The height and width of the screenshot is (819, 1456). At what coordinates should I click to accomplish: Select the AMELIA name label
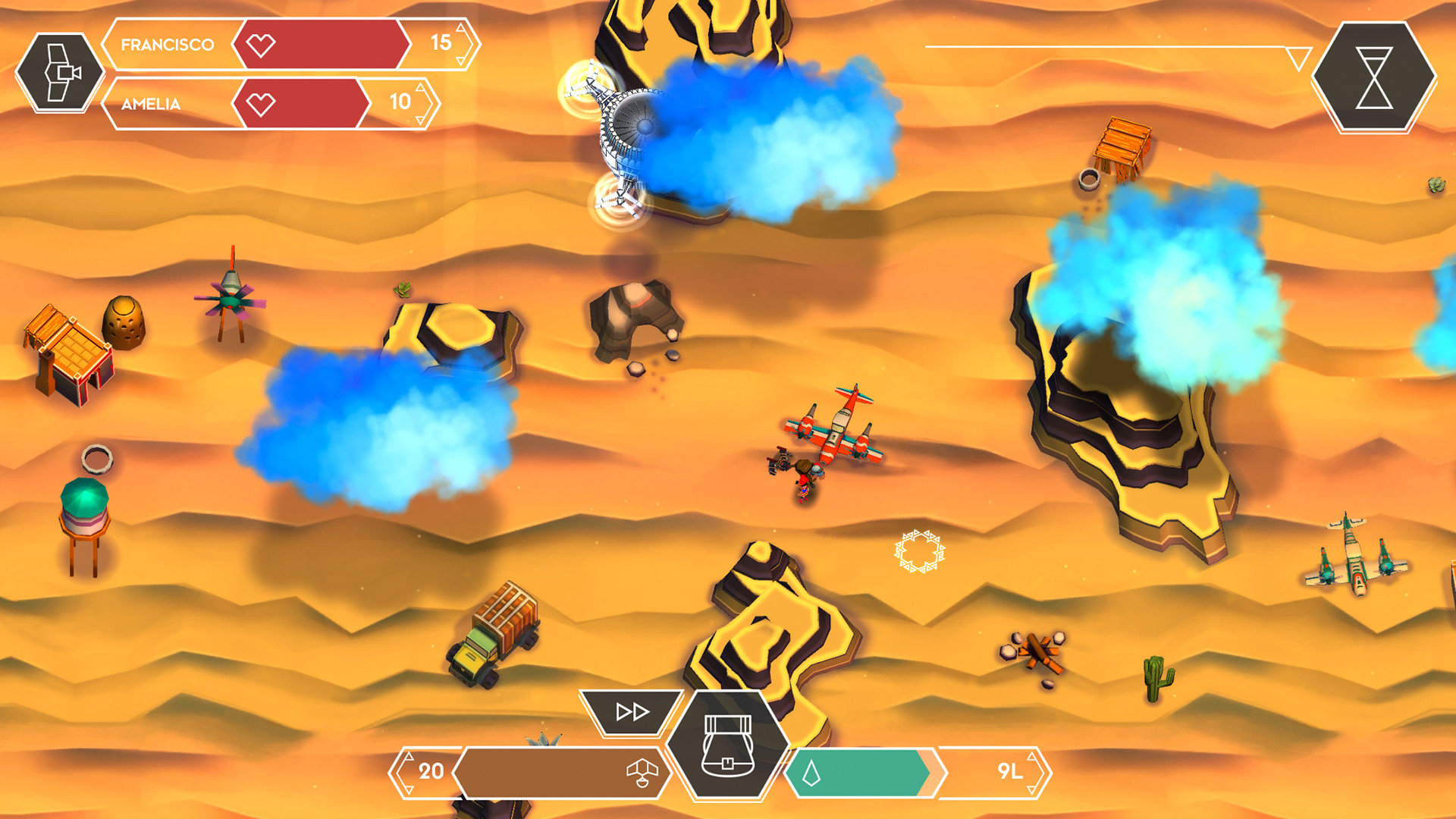click(150, 104)
